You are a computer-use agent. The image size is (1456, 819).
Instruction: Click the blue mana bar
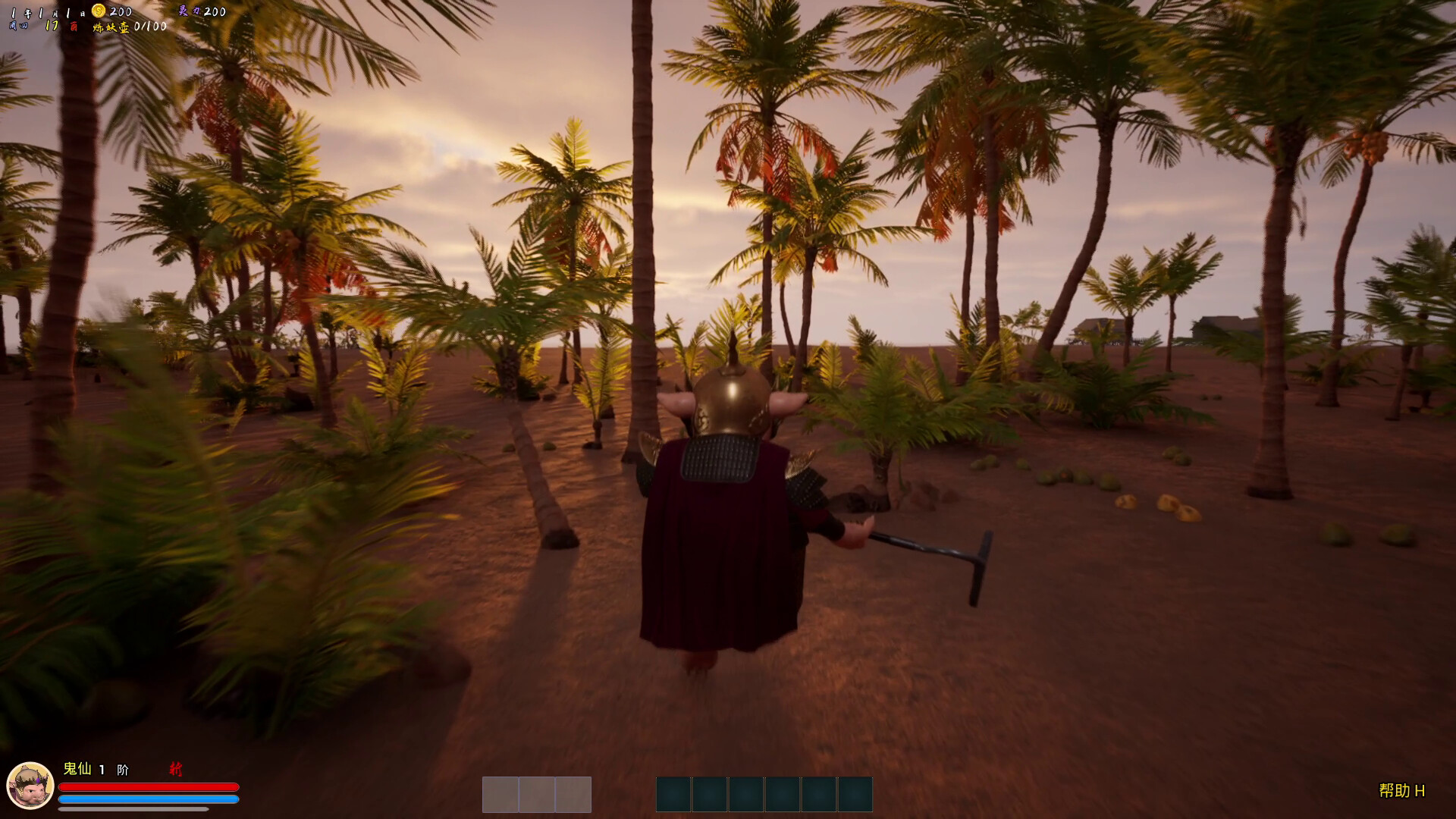coord(148,798)
